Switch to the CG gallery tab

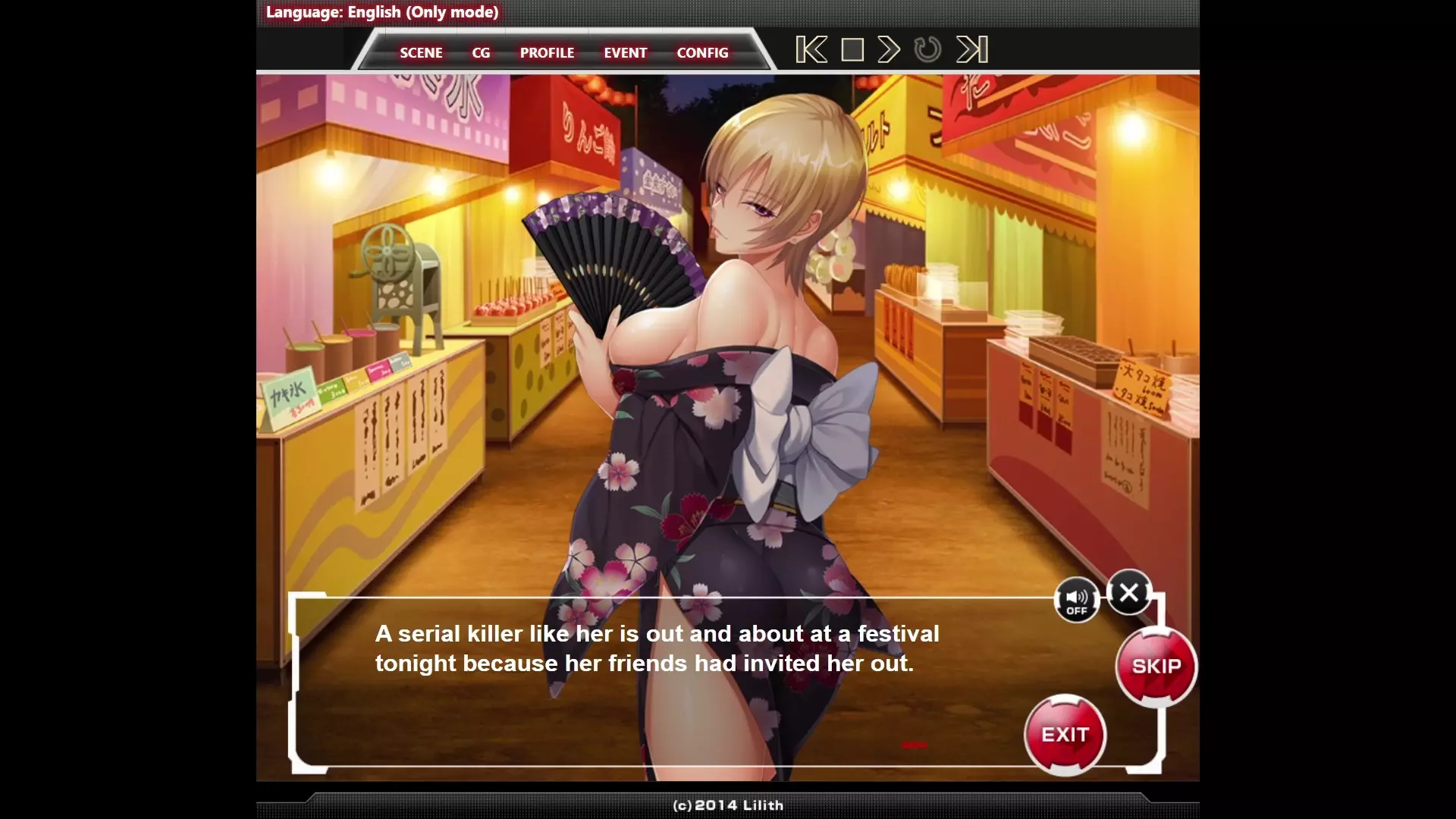click(x=481, y=53)
